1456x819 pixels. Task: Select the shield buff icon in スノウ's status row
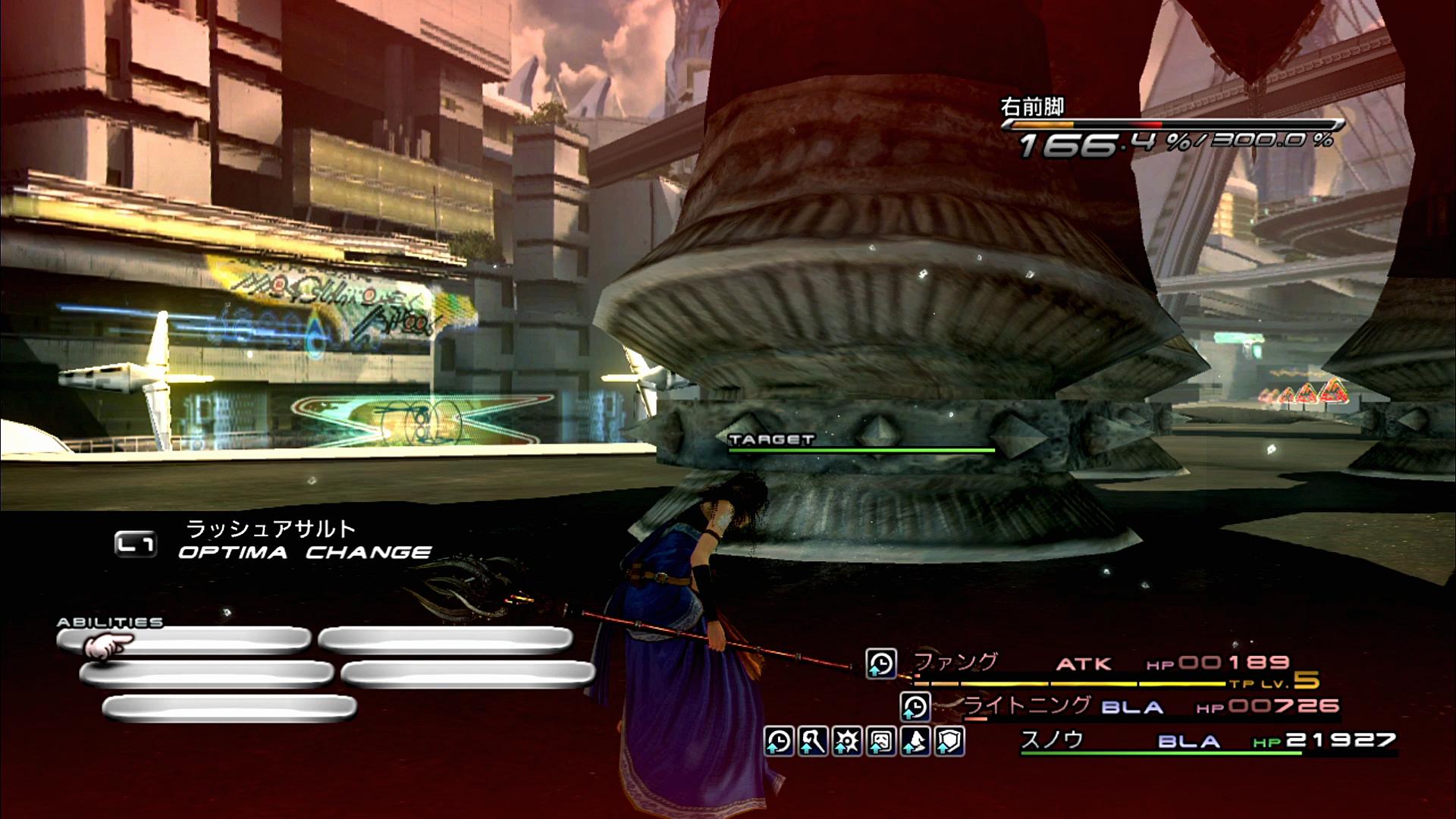tap(949, 741)
